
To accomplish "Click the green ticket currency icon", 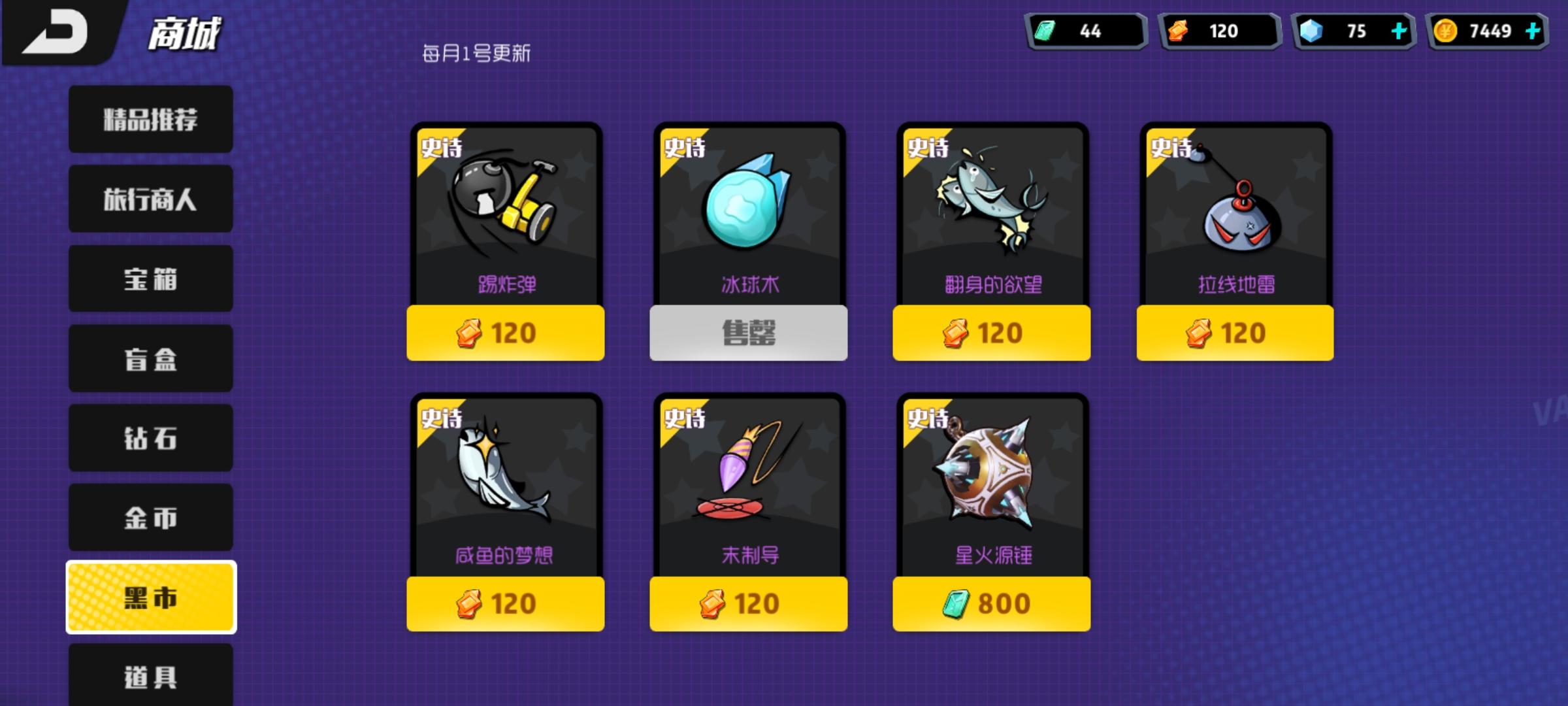I will coord(1043,30).
